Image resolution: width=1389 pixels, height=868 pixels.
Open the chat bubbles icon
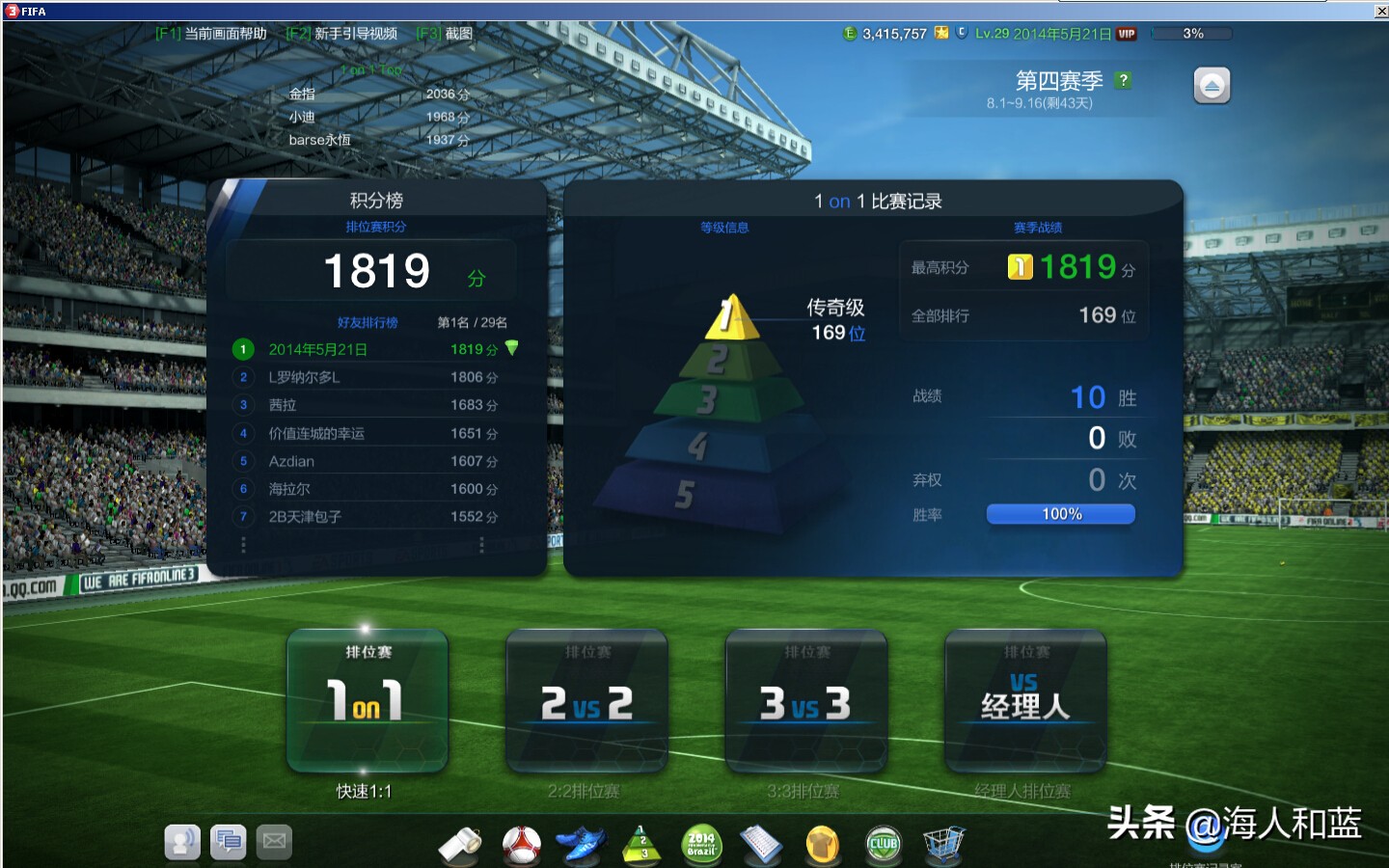coord(229,841)
